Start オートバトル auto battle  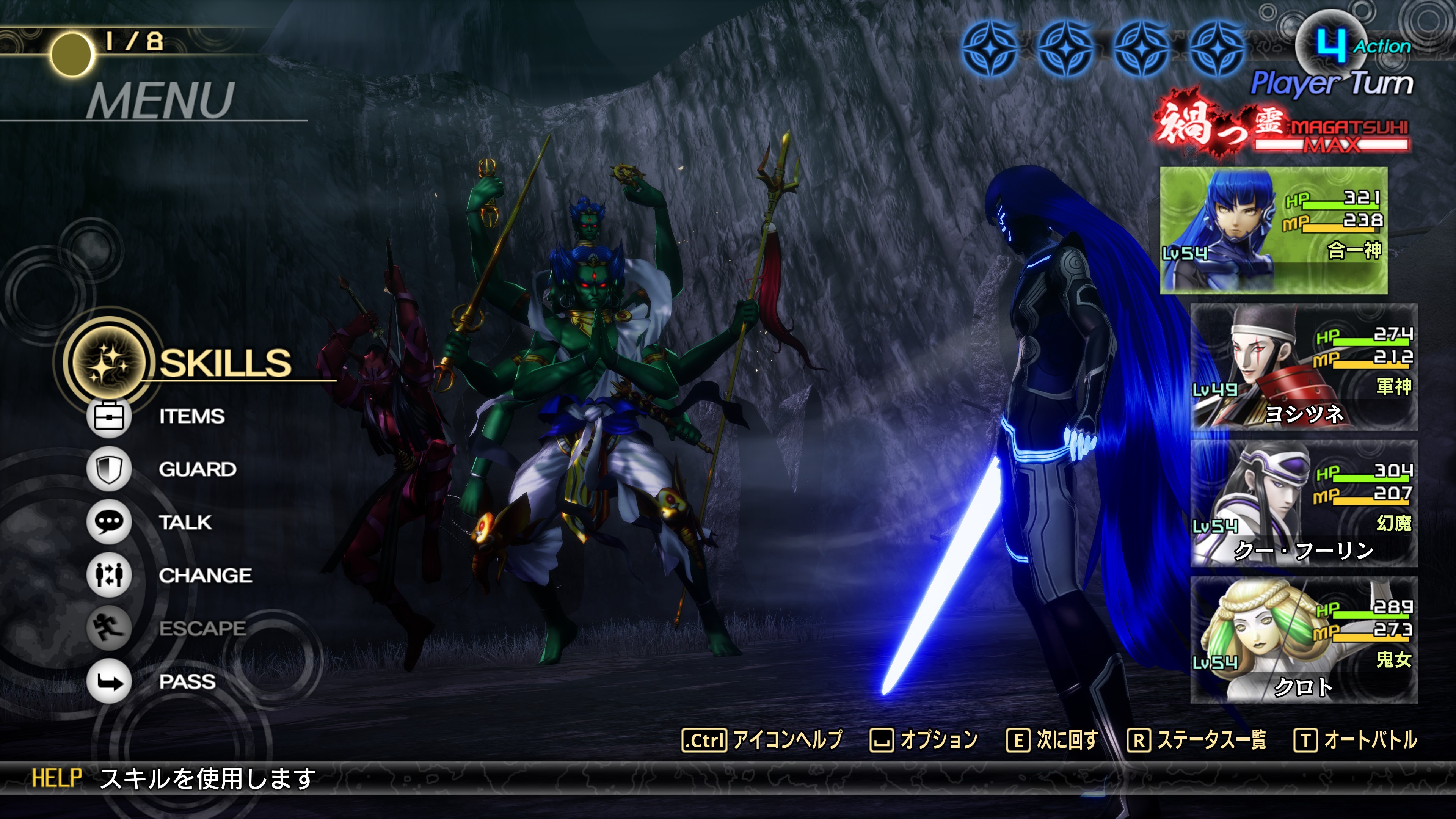pyautogui.click(x=1356, y=740)
